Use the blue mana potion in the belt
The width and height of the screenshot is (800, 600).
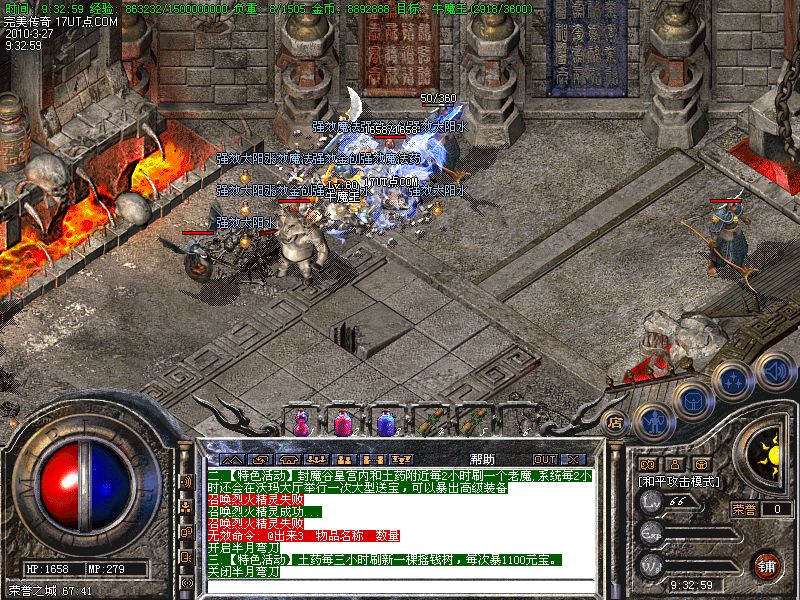click(386, 422)
